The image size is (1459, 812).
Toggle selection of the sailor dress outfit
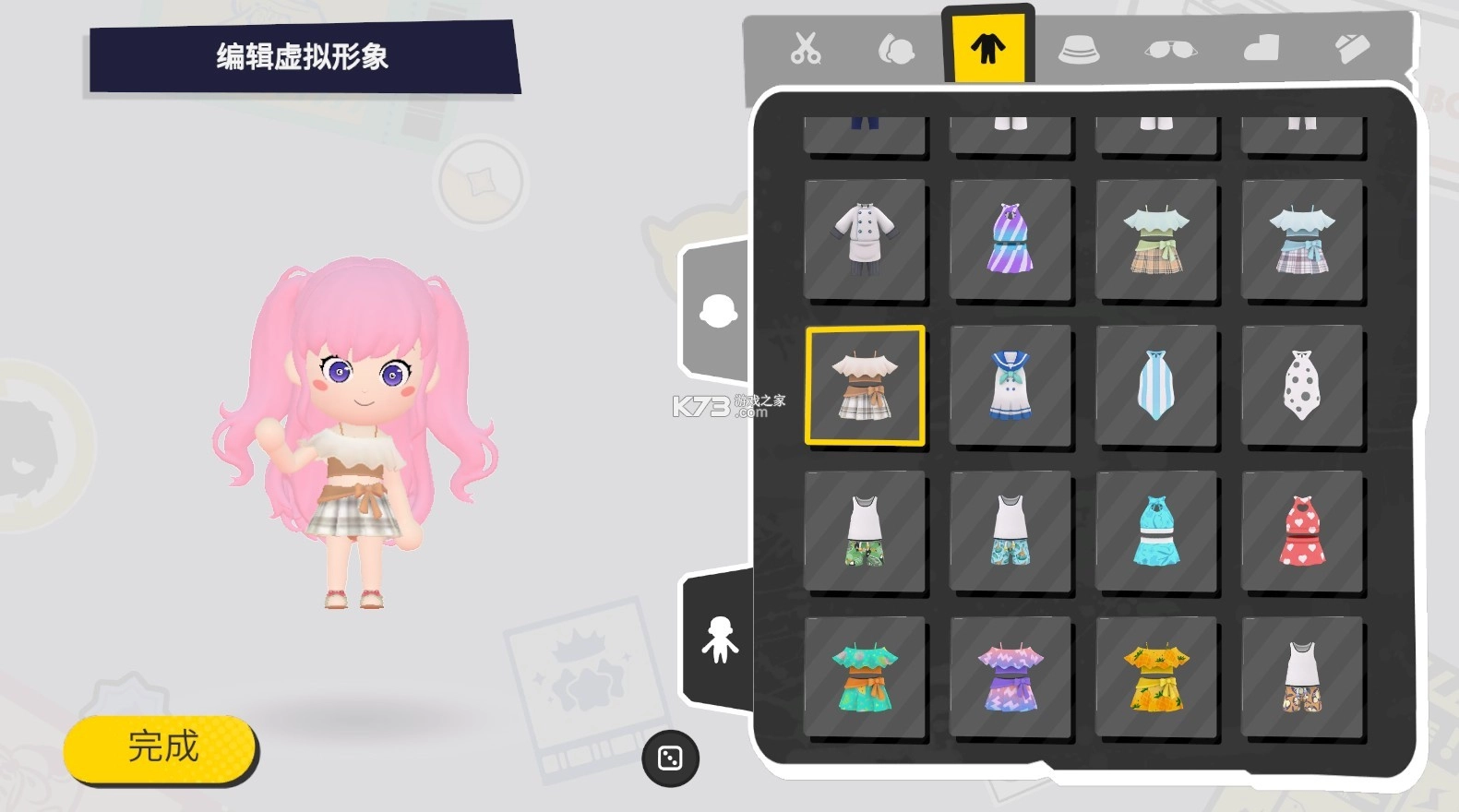1011,384
